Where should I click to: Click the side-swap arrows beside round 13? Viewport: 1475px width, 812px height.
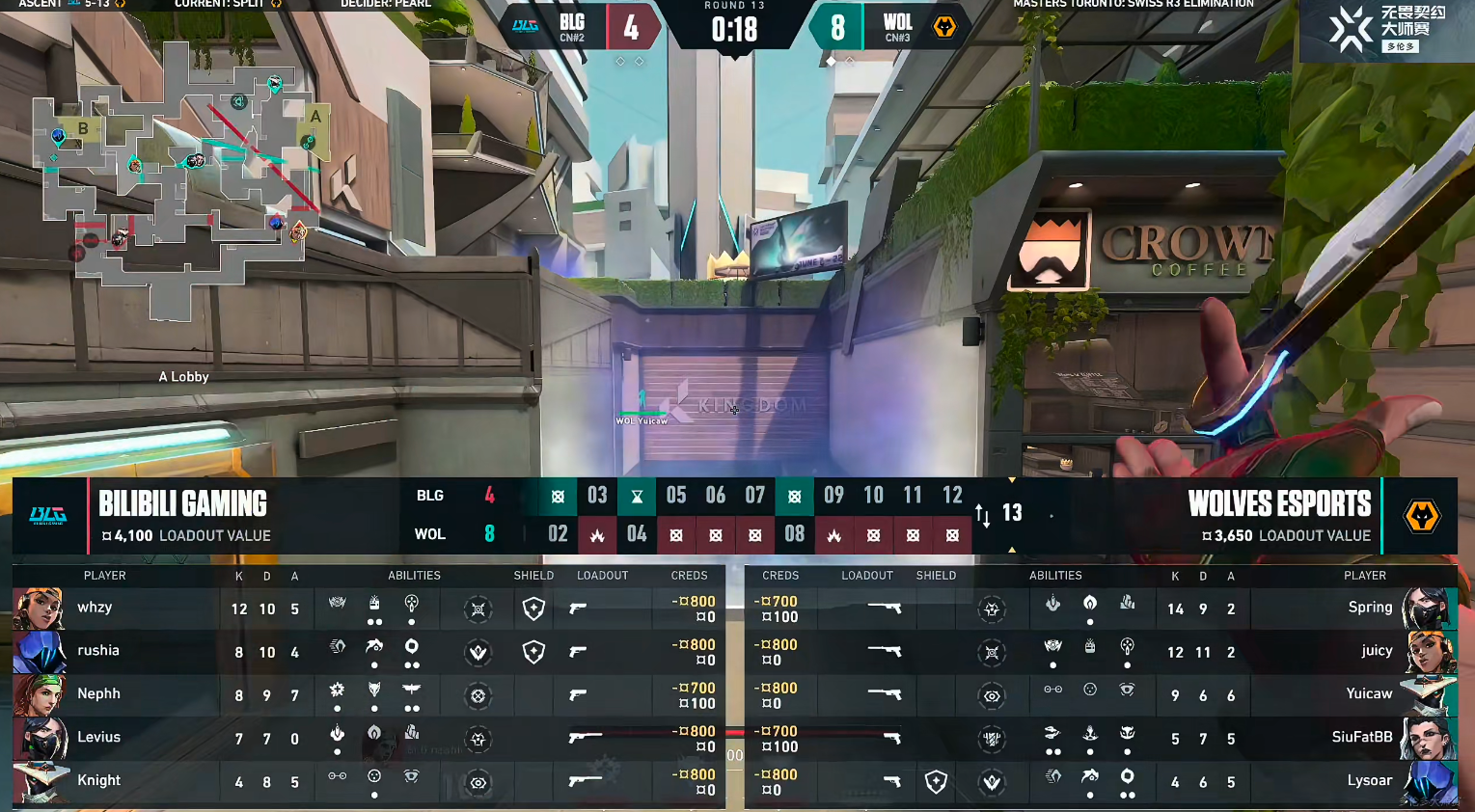983,515
